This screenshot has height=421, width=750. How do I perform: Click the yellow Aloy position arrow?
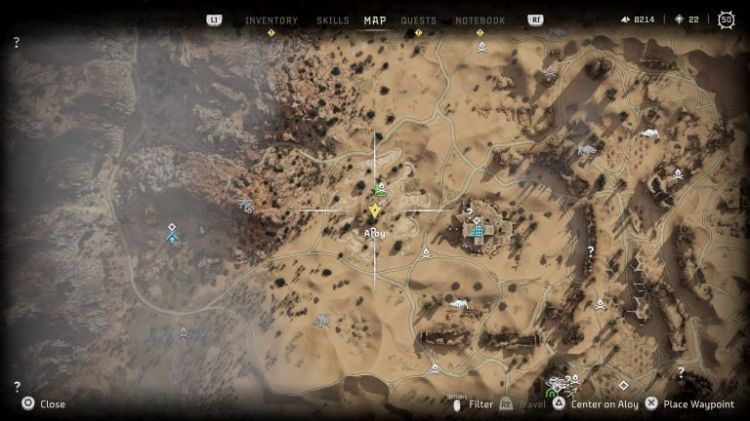tap(375, 211)
